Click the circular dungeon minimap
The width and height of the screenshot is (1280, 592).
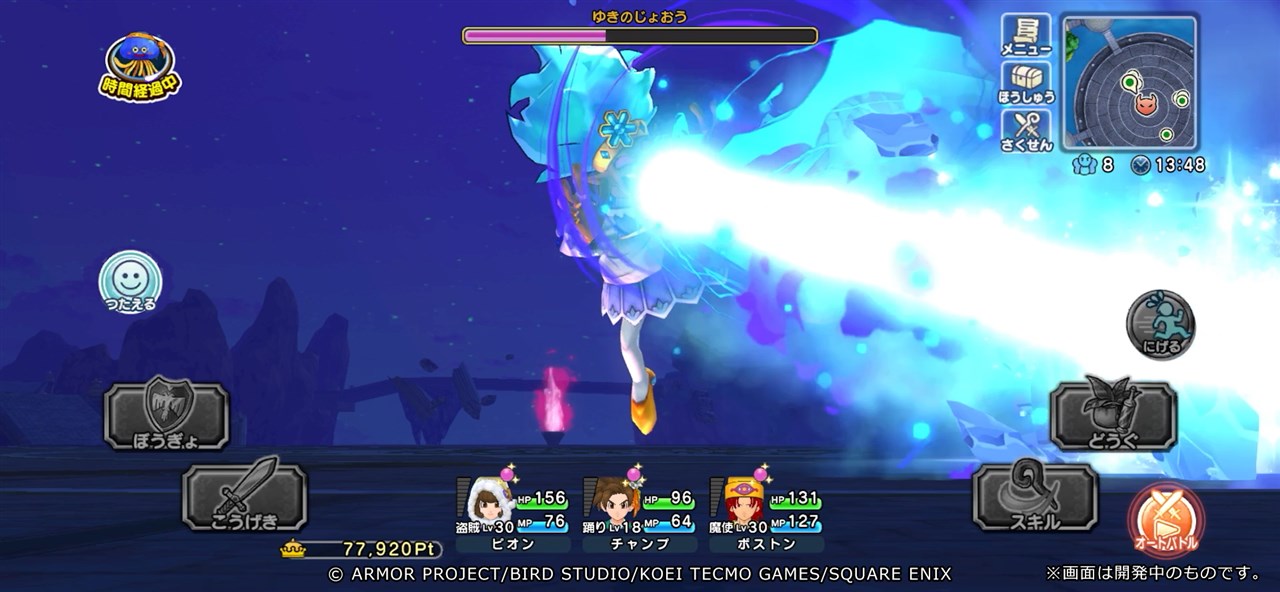click(x=1129, y=81)
